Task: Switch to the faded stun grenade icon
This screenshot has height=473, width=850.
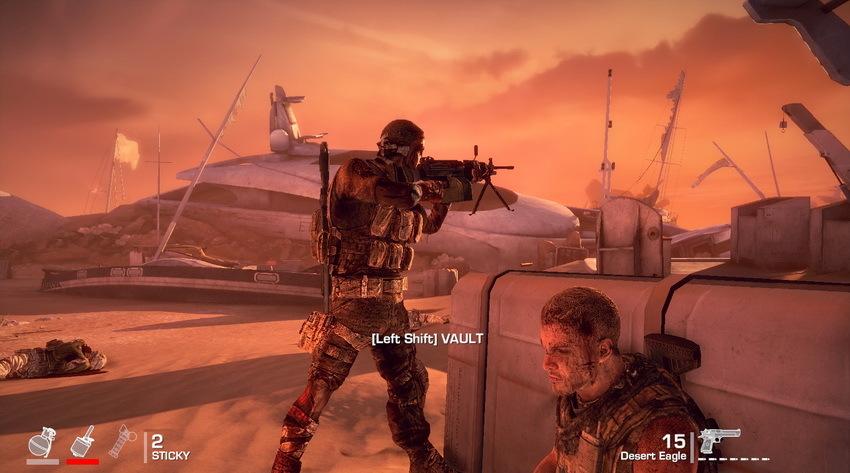Action: tap(122, 441)
